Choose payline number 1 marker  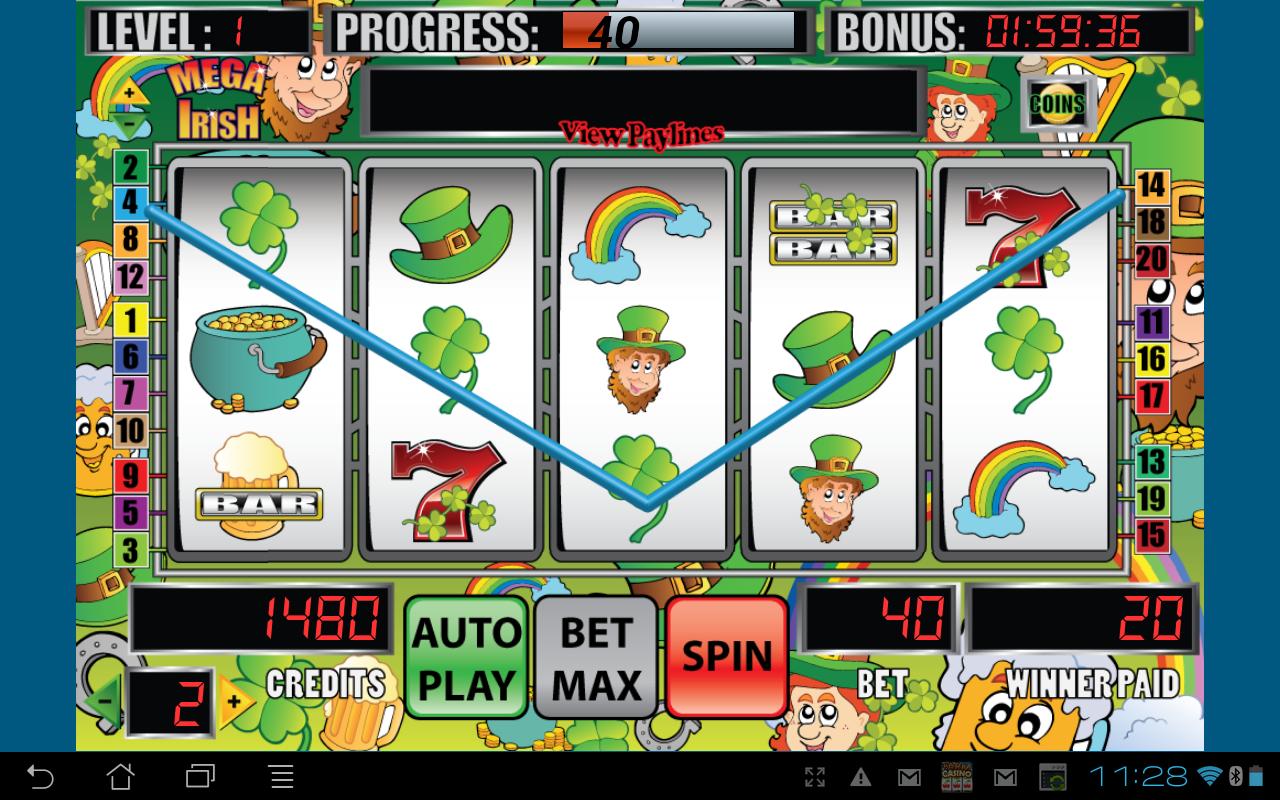[x=131, y=321]
